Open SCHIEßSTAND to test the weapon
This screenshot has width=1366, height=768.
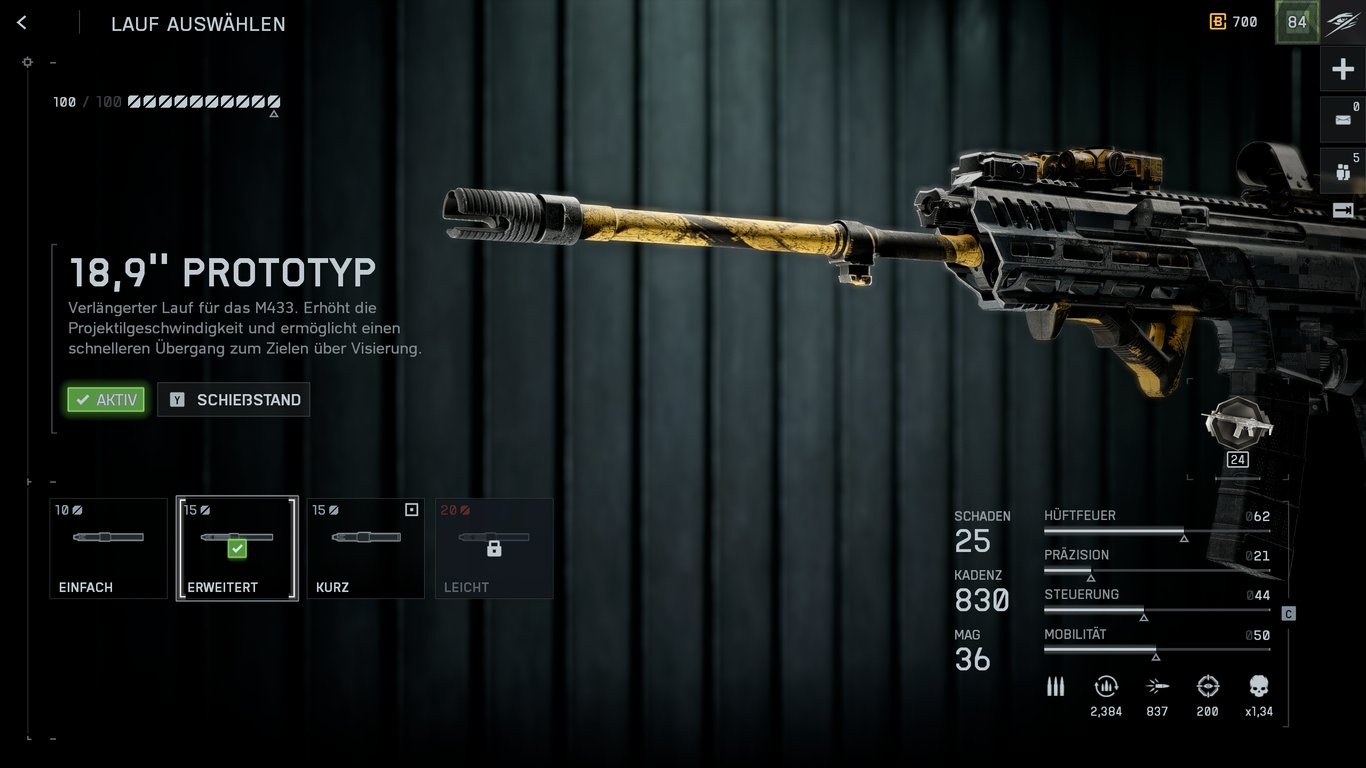(233, 399)
